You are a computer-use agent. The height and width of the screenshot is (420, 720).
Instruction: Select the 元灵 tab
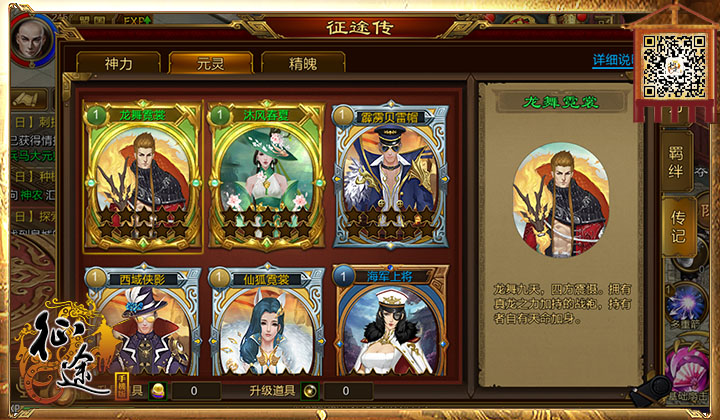click(x=210, y=62)
